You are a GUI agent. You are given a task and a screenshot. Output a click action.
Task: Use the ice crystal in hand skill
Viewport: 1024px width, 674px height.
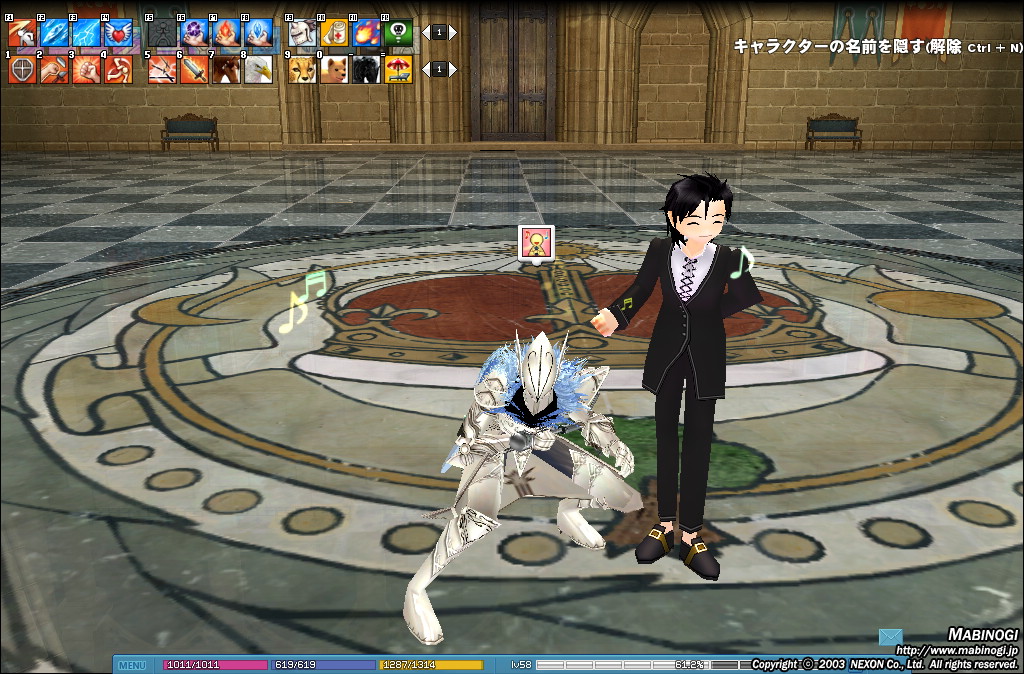tap(258, 33)
